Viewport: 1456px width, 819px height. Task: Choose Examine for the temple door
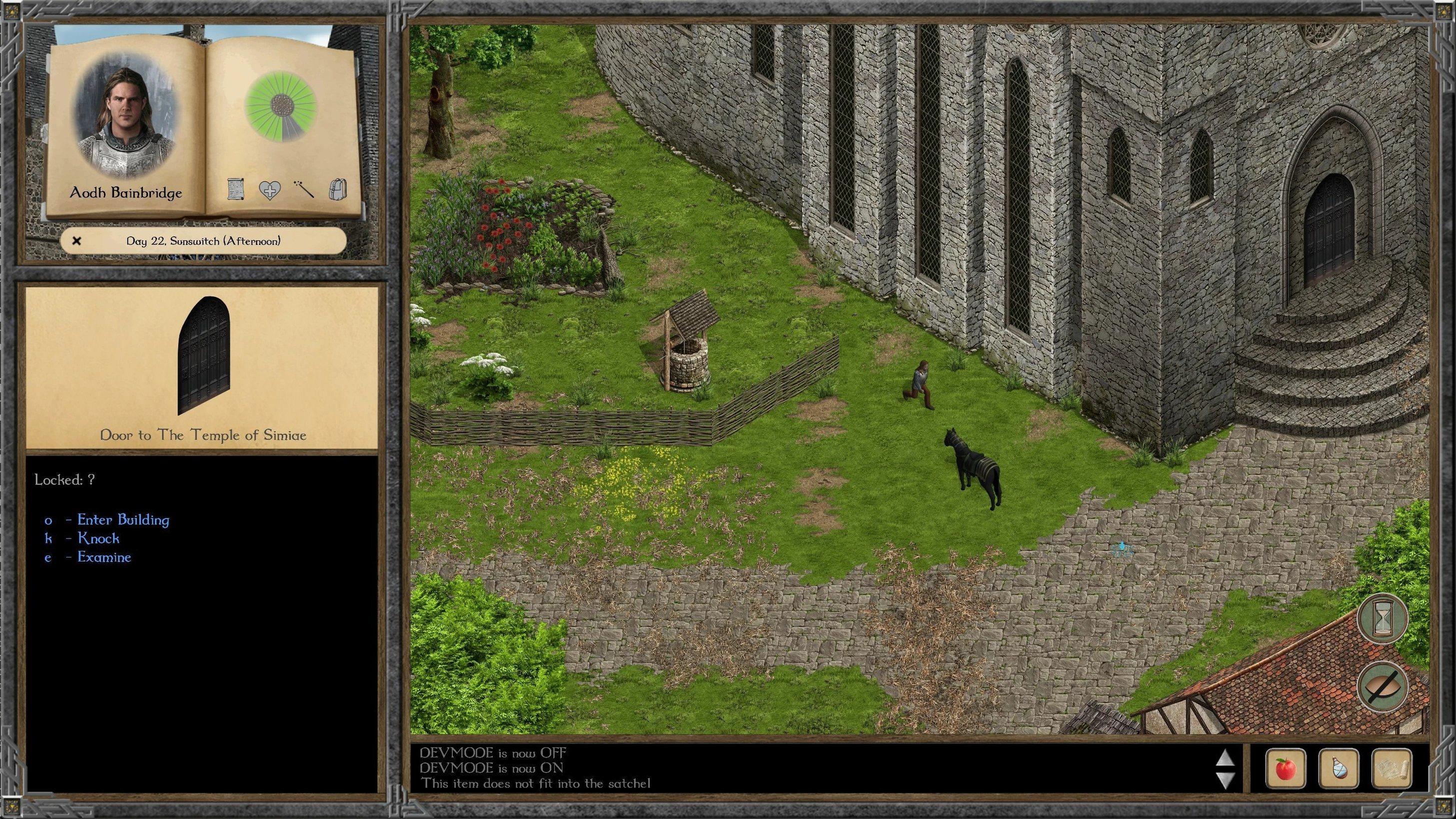104,557
